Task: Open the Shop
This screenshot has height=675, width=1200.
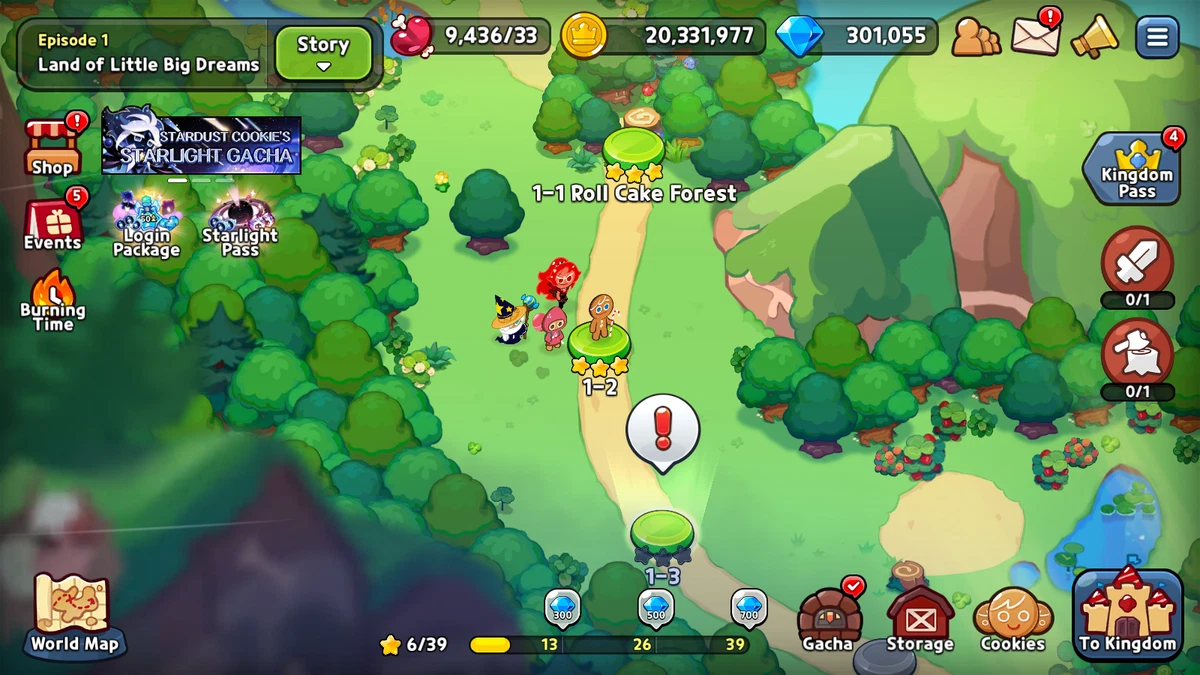Action: coord(52,147)
